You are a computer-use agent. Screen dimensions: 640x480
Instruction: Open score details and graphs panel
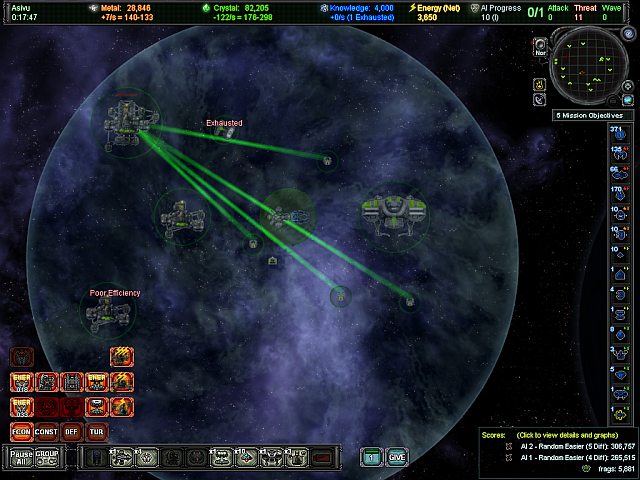click(x=555, y=437)
